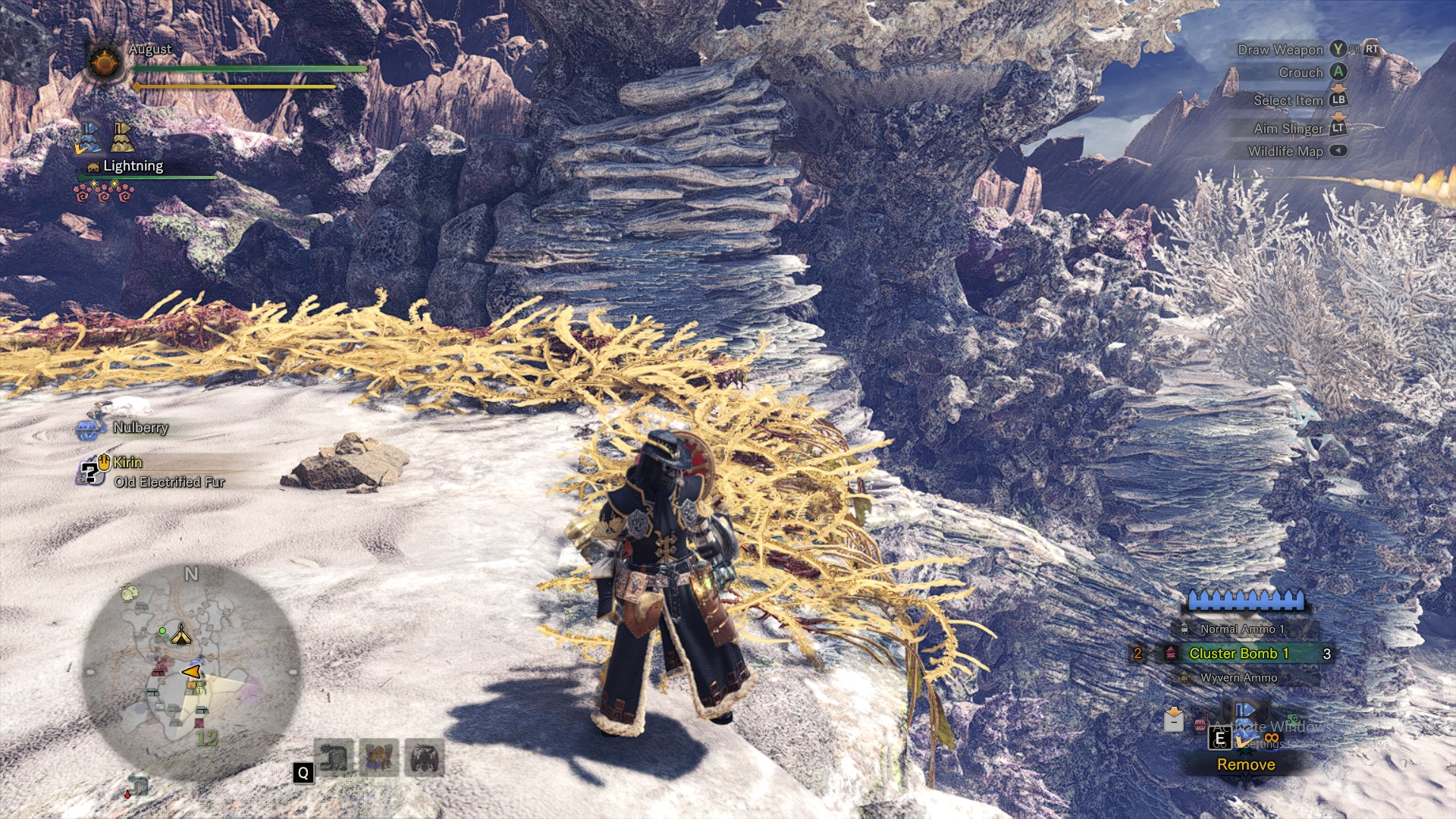Select the dark winged monster icon
The image size is (1456, 819).
click(425, 758)
